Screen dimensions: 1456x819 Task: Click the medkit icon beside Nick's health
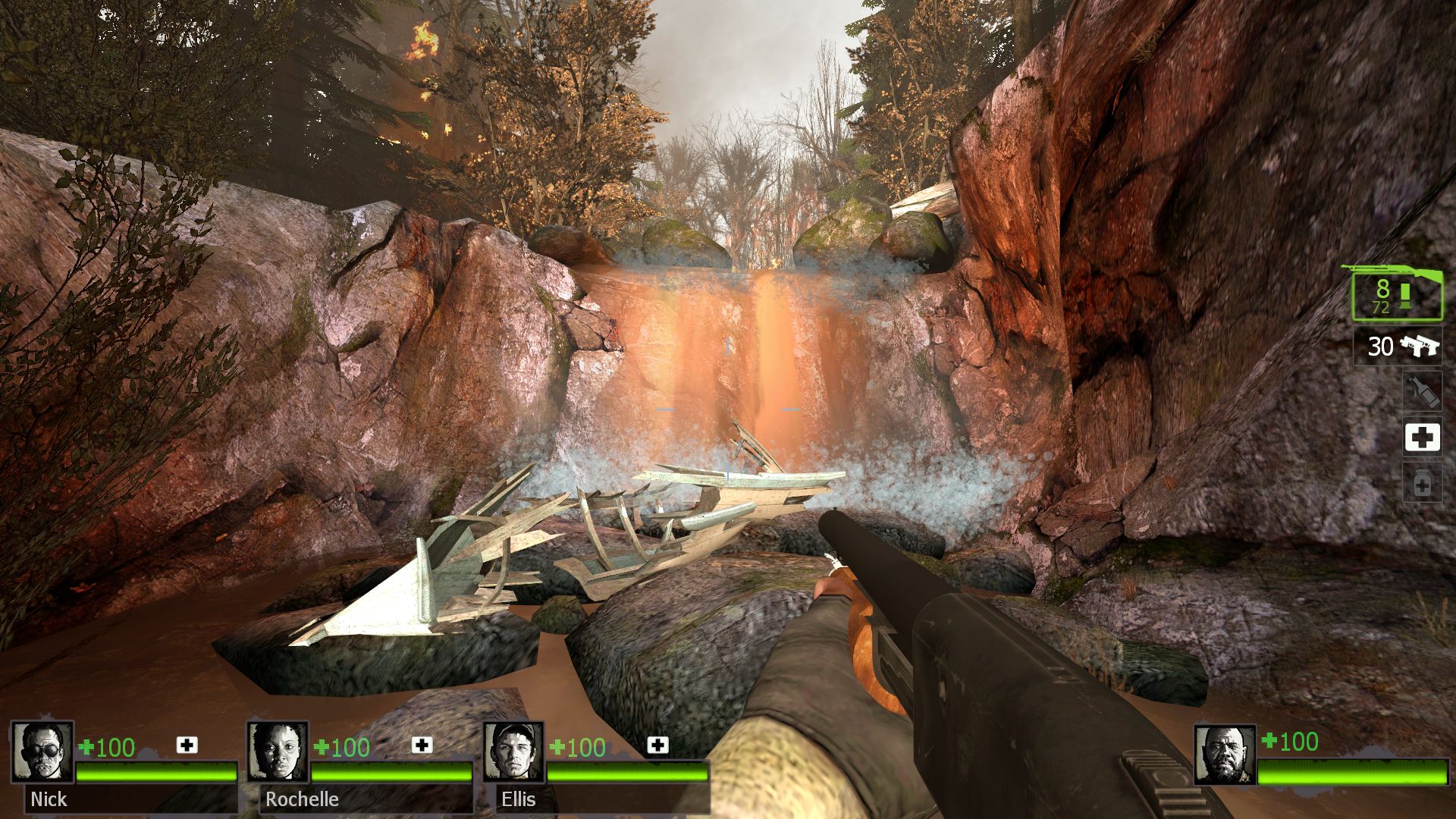pos(187,745)
